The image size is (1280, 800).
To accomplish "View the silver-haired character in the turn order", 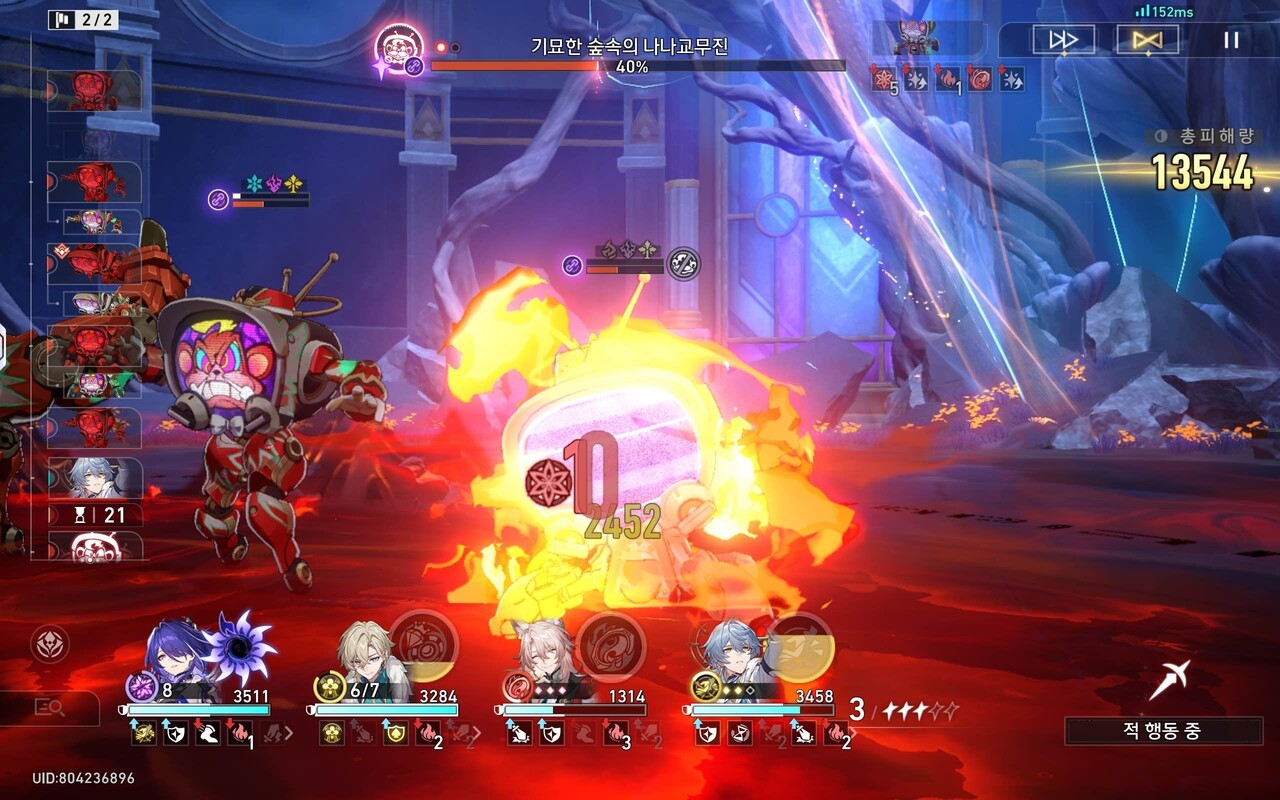I will coord(95,478).
